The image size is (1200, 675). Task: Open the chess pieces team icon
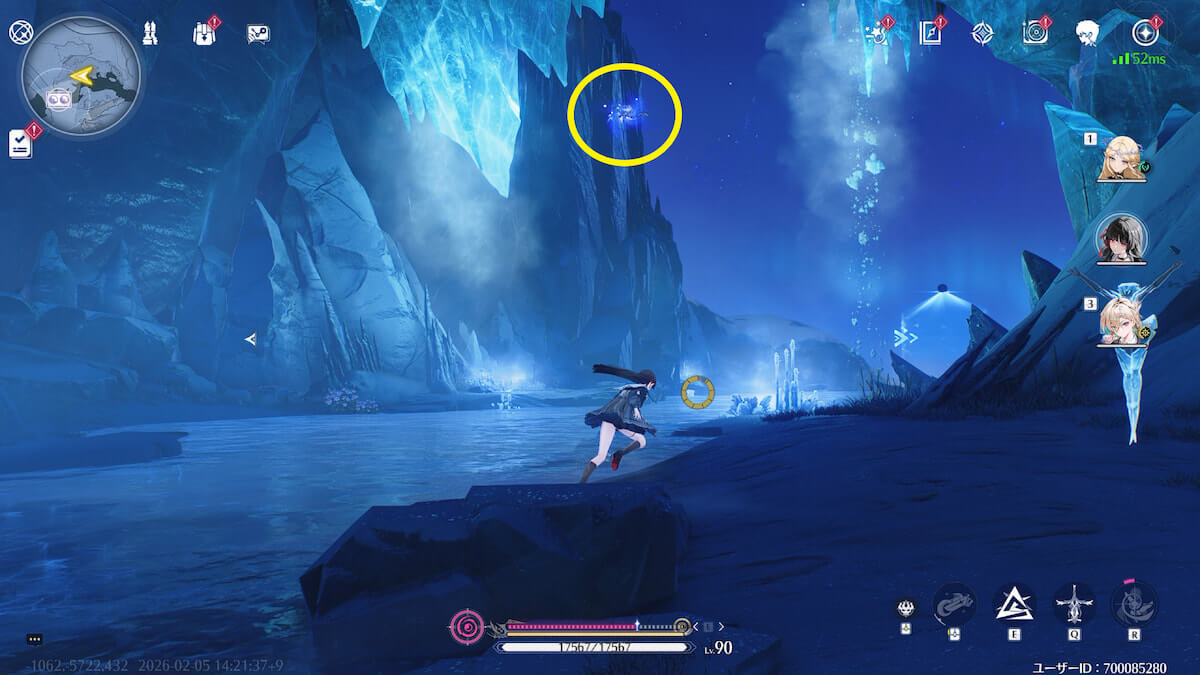[150, 33]
